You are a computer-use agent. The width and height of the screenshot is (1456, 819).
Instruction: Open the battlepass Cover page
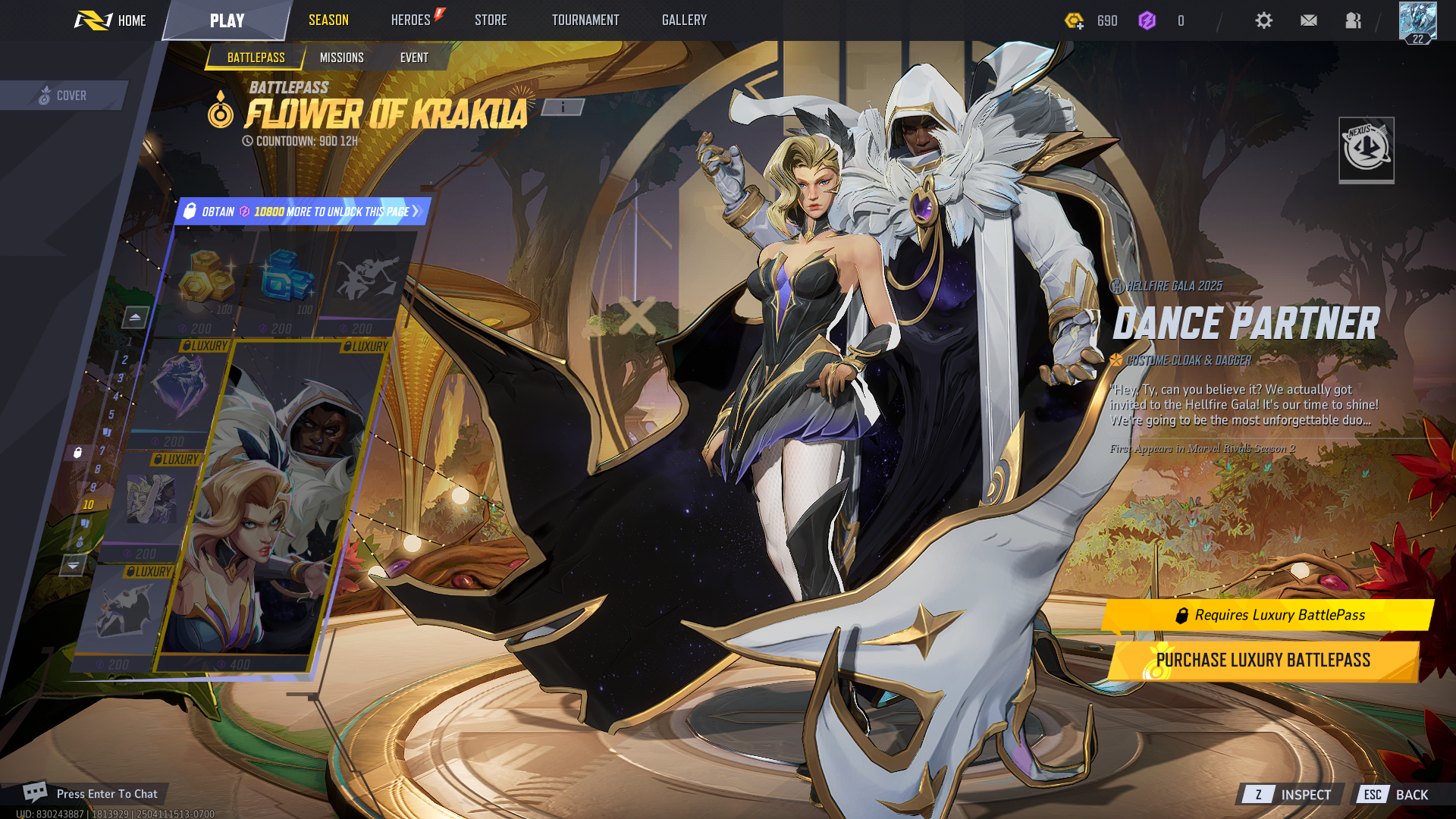click(x=63, y=96)
